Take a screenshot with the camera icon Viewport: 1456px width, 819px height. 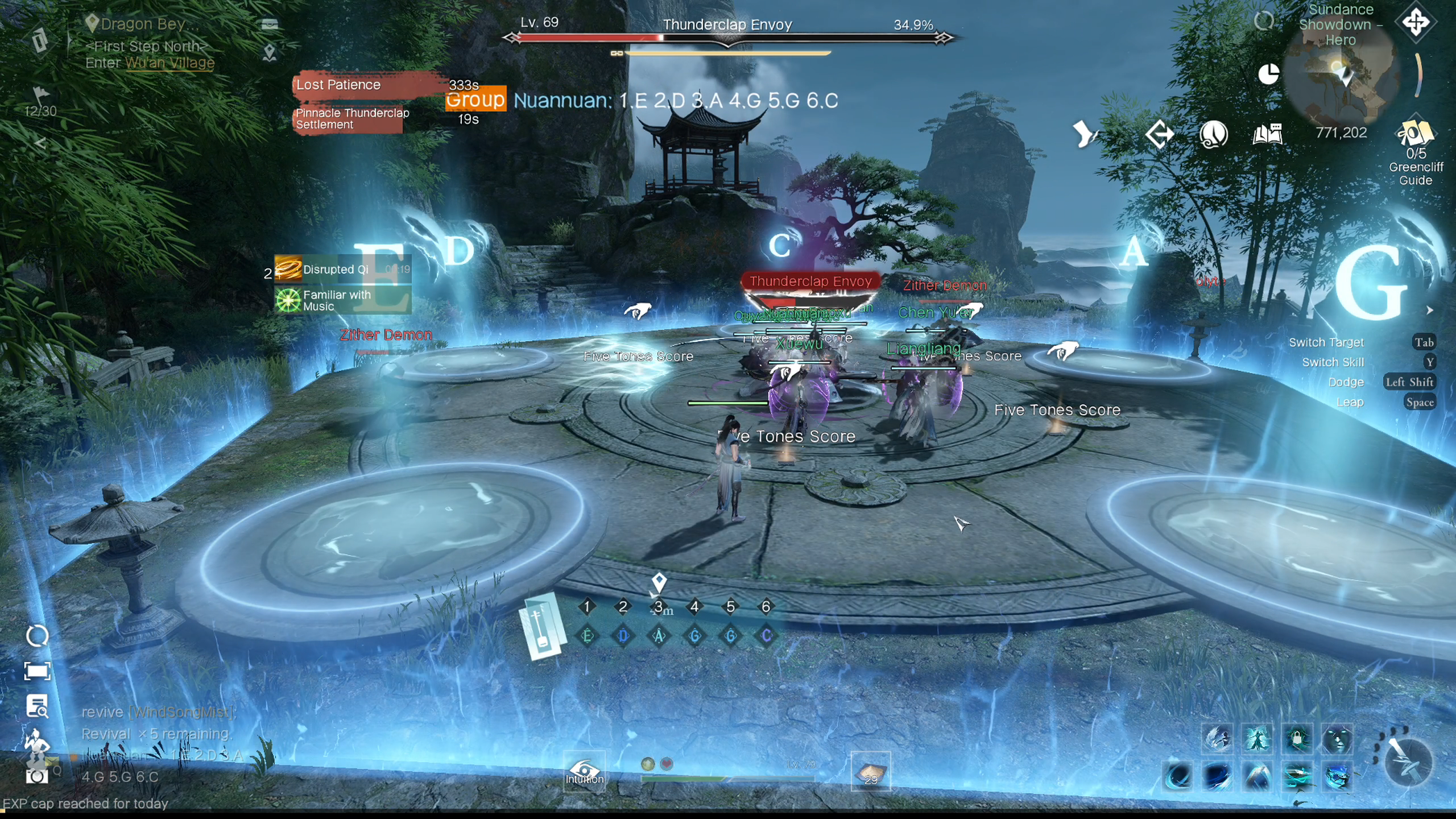36,776
